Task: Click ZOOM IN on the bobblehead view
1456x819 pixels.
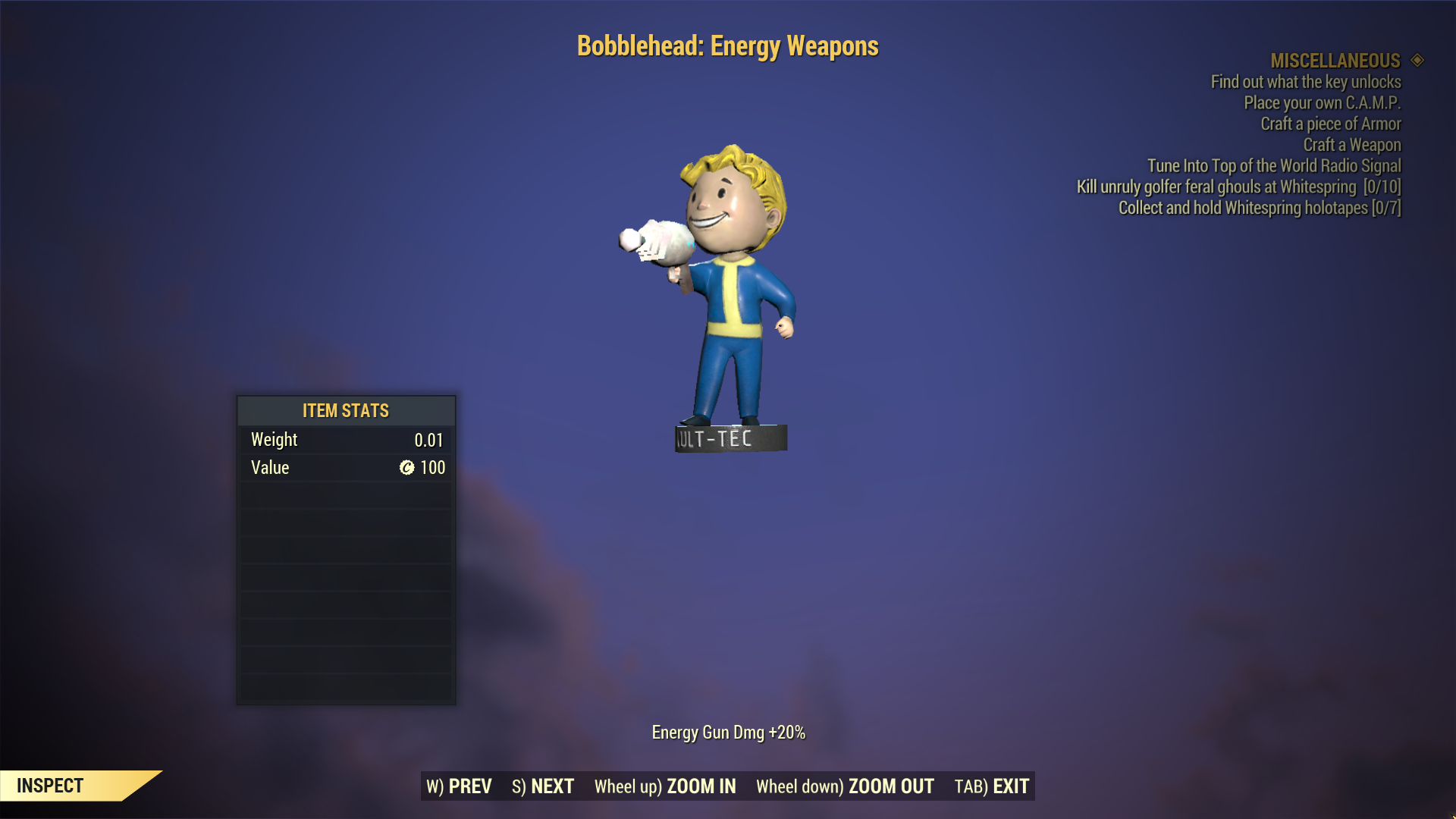Action: point(665,786)
